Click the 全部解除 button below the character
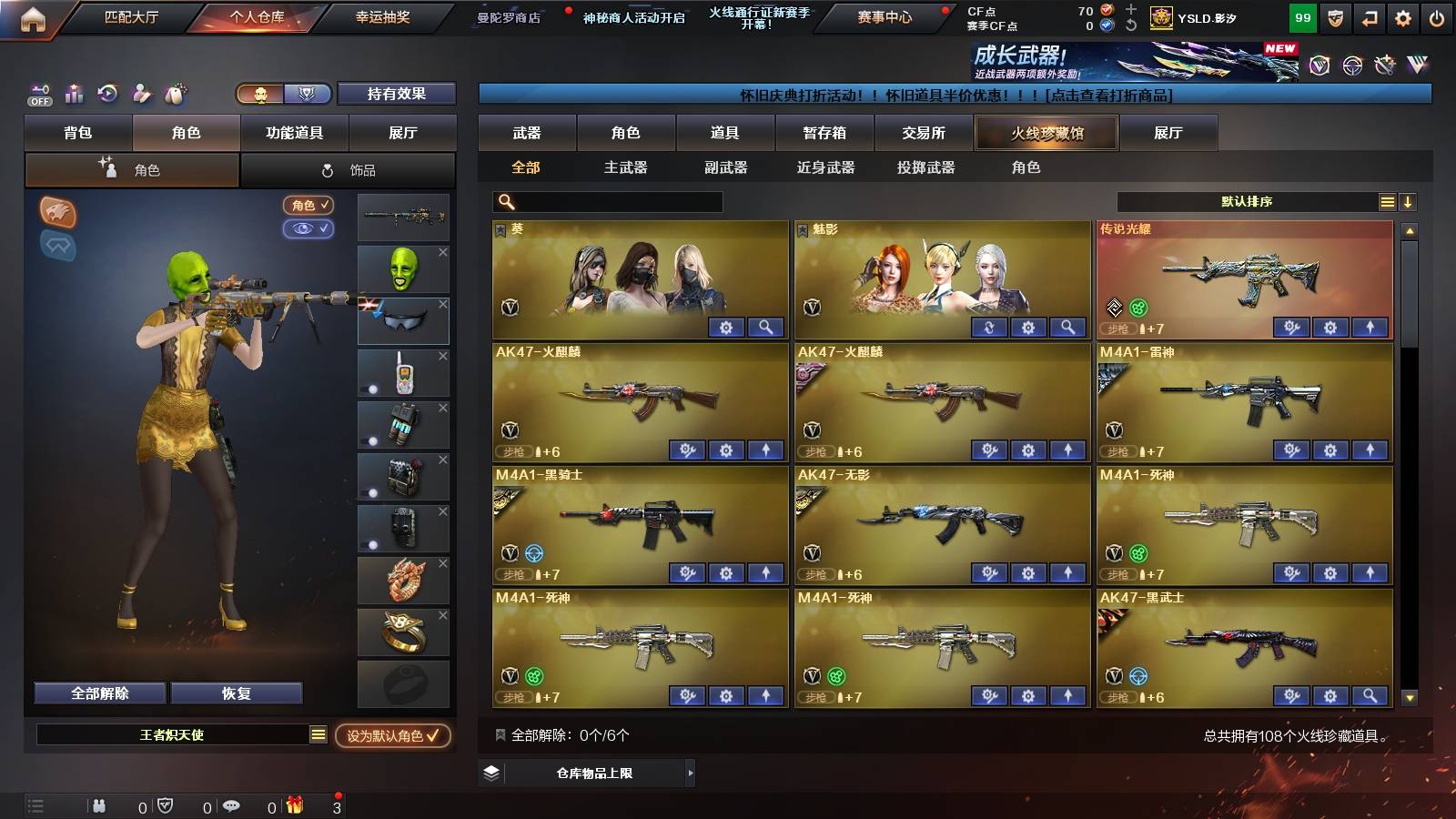 (x=98, y=693)
